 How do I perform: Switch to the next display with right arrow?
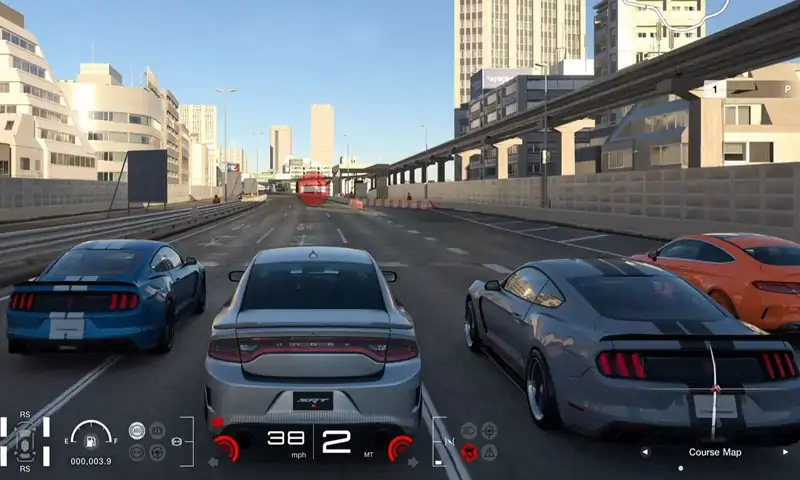pyautogui.click(x=784, y=452)
